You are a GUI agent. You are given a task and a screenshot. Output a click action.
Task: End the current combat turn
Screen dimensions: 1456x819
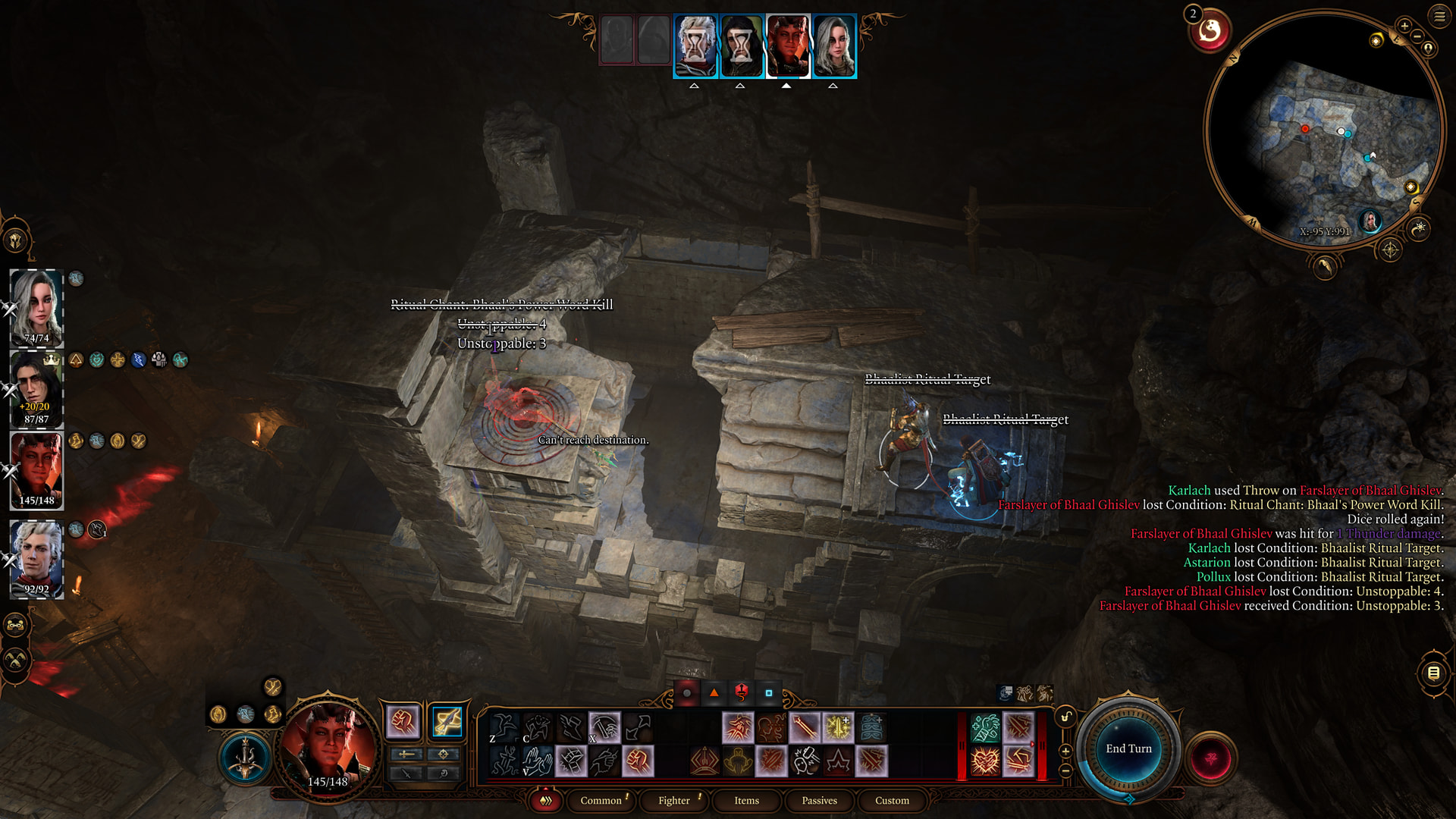[x=1128, y=748]
